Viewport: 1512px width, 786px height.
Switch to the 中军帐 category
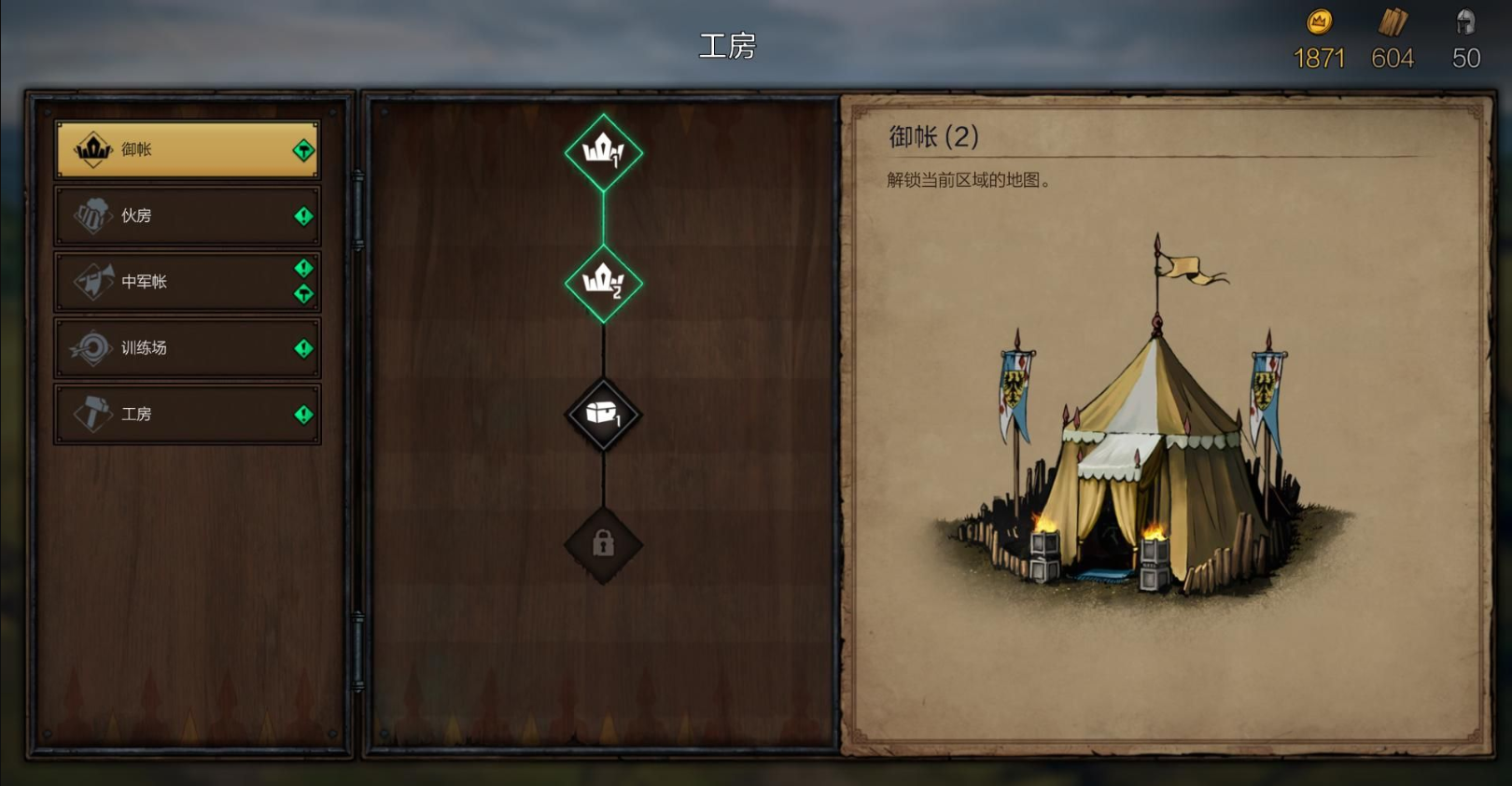(187, 281)
